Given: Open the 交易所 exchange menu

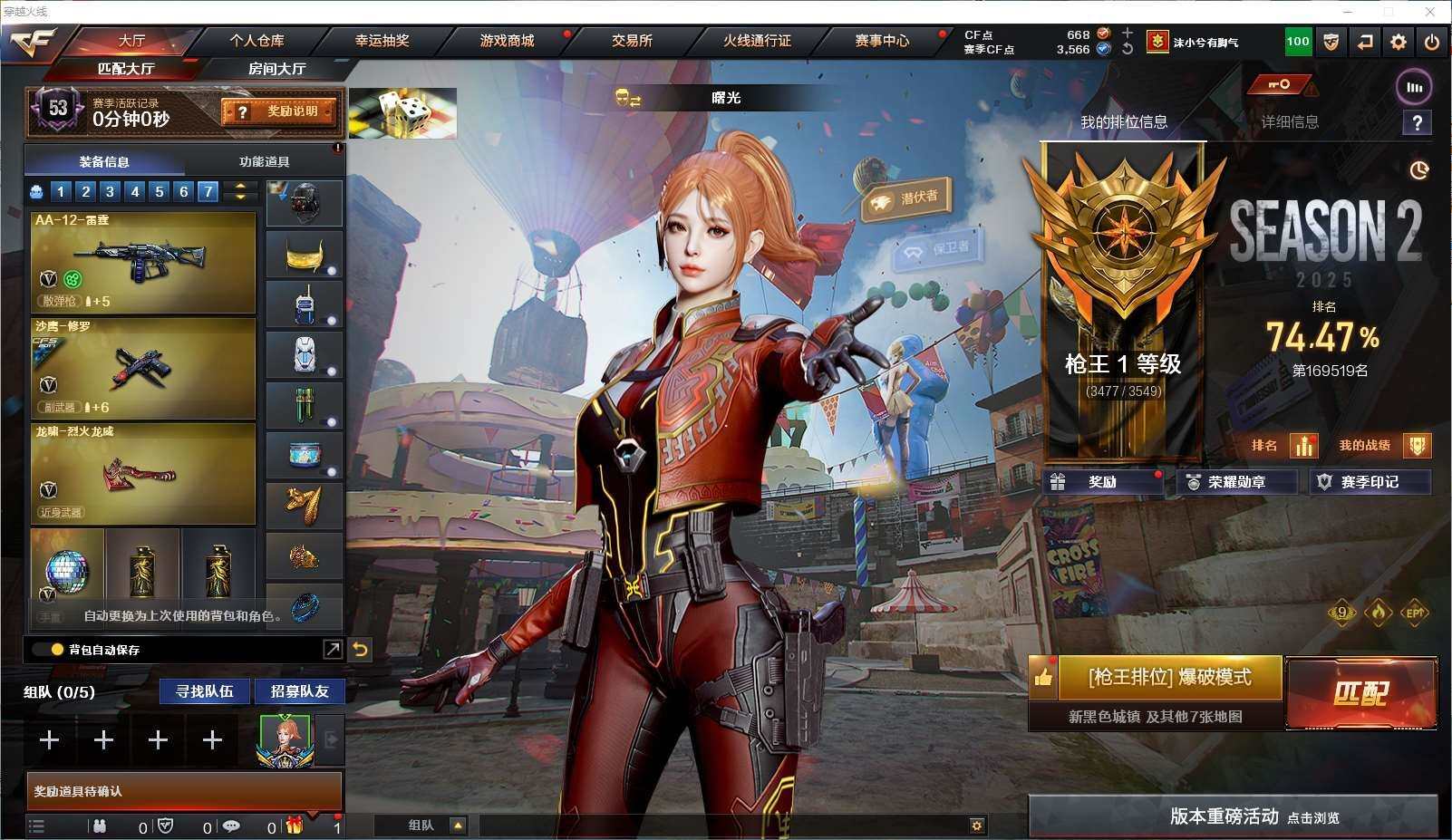Looking at the screenshot, I should (x=632, y=41).
